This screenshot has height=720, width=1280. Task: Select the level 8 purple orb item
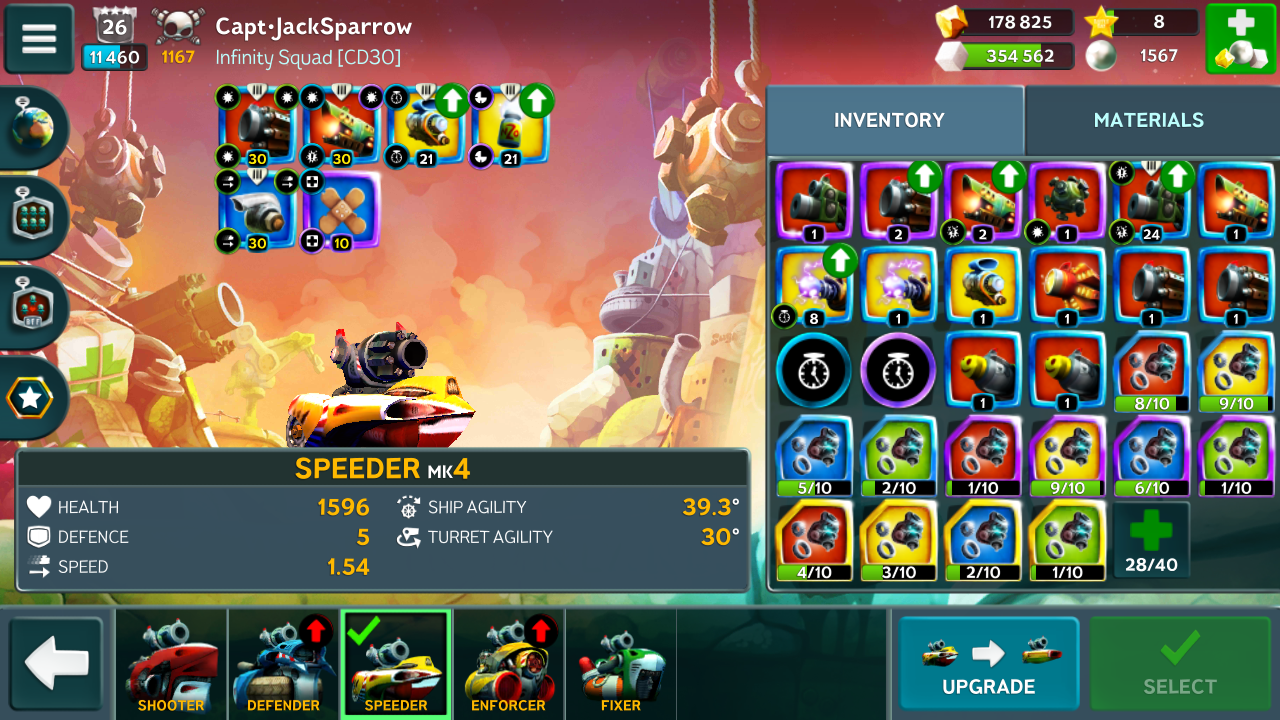pyautogui.click(x=813, y=286)
